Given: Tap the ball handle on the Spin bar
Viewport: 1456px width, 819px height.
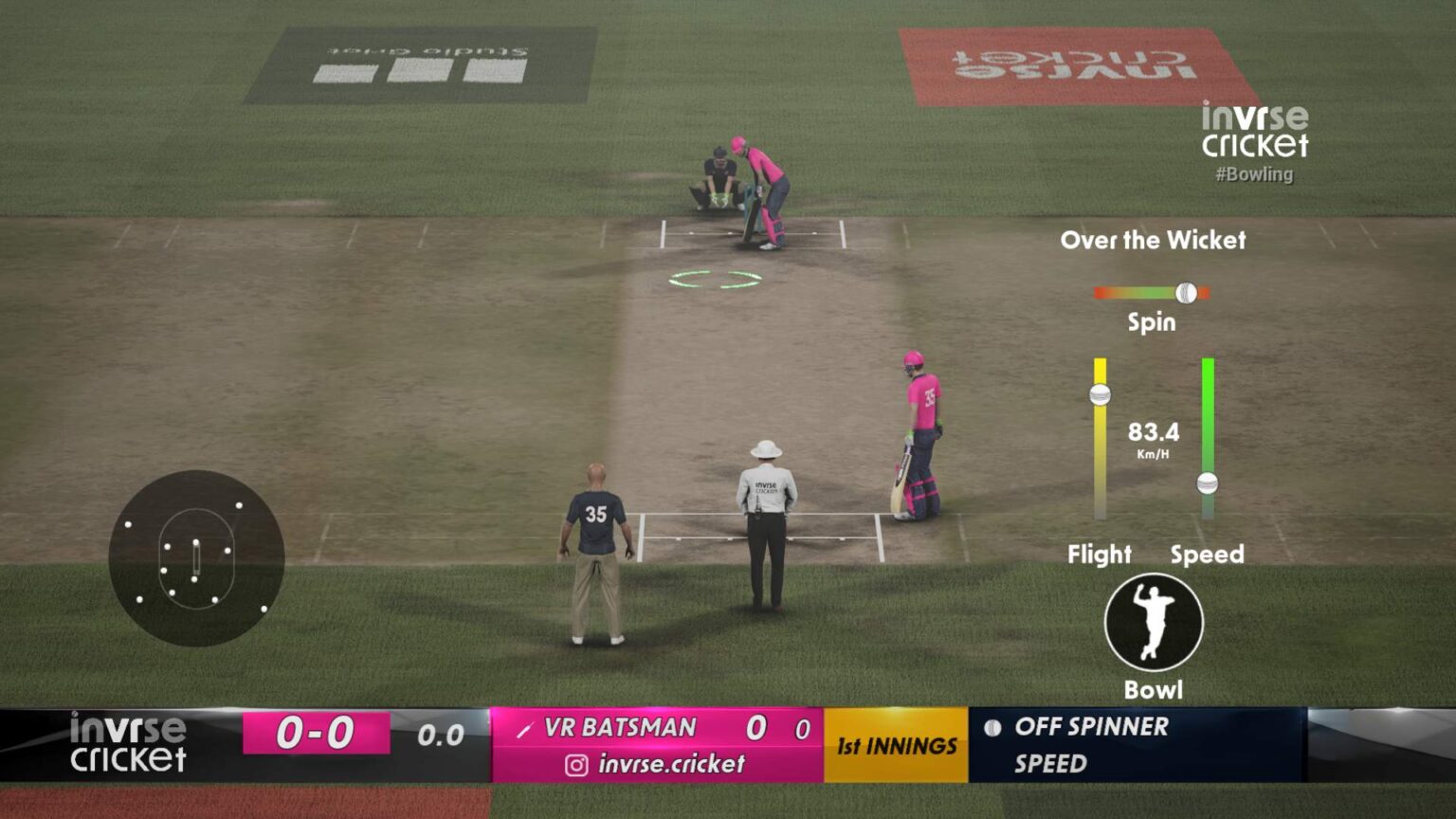Looking at the screenshot, I should coord(1184,294).
